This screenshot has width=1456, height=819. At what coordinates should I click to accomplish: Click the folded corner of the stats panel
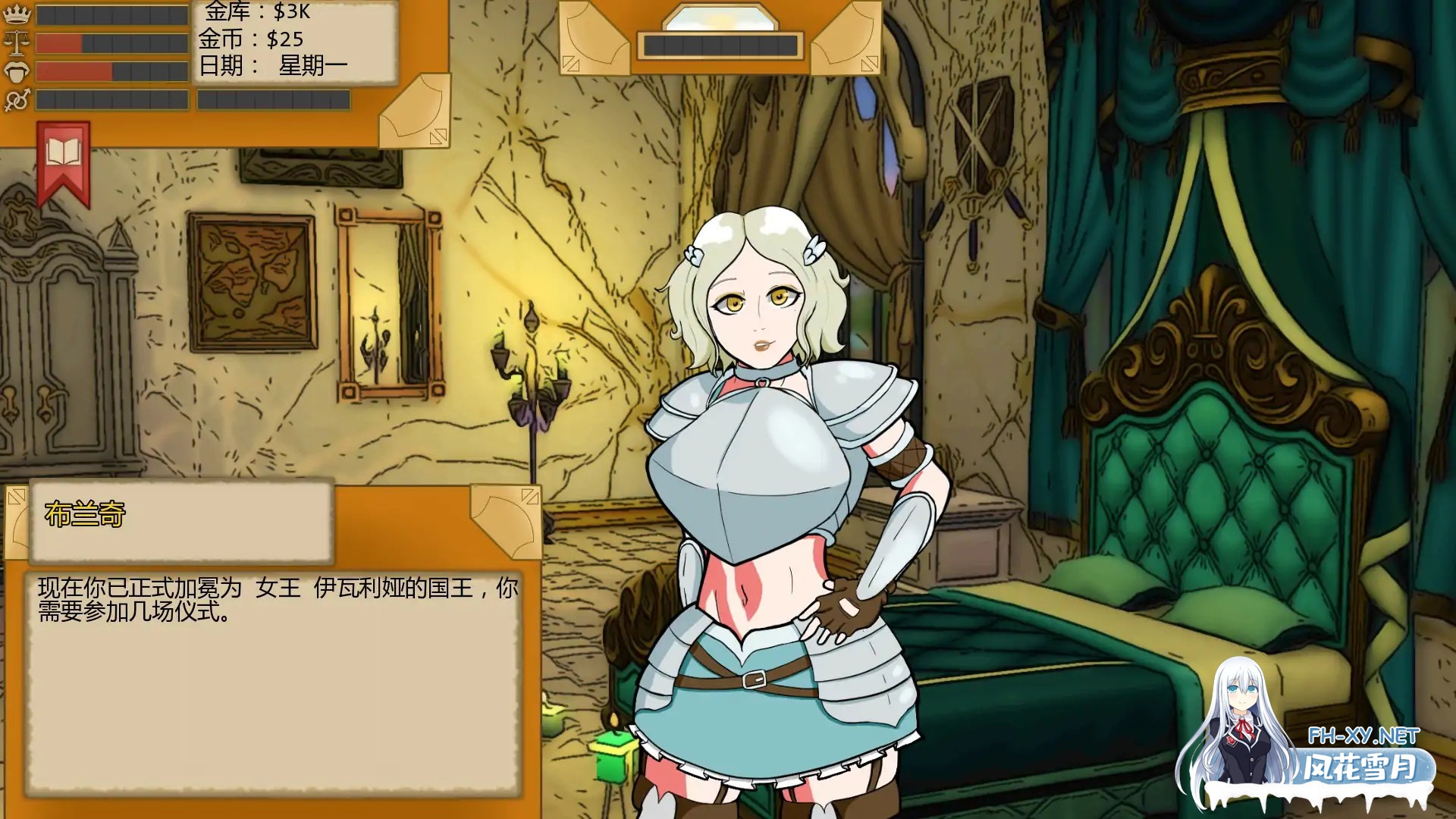point(415,112)
